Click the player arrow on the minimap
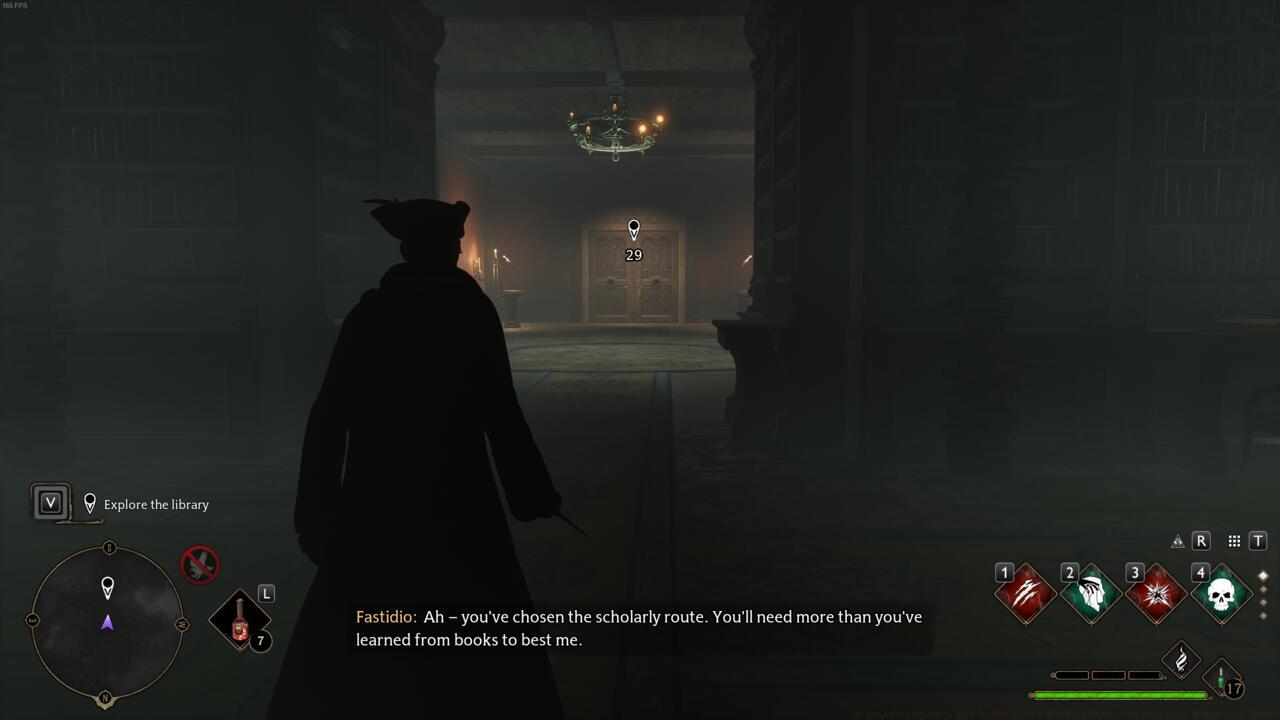This screenshot has height=720, width=1280. coord(107,622)
